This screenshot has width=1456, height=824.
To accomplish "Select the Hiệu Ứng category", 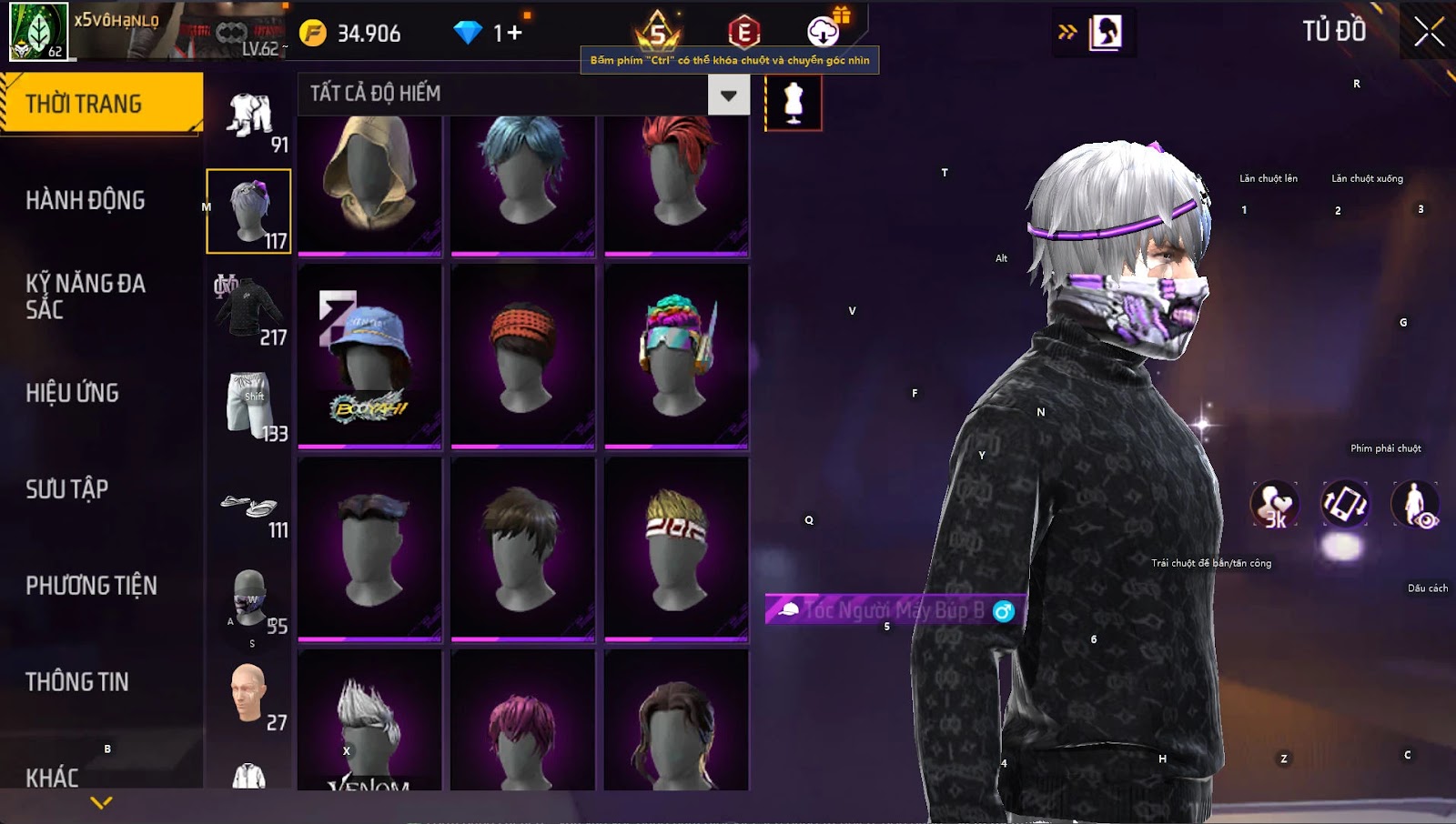I will [x=72, y=393].
